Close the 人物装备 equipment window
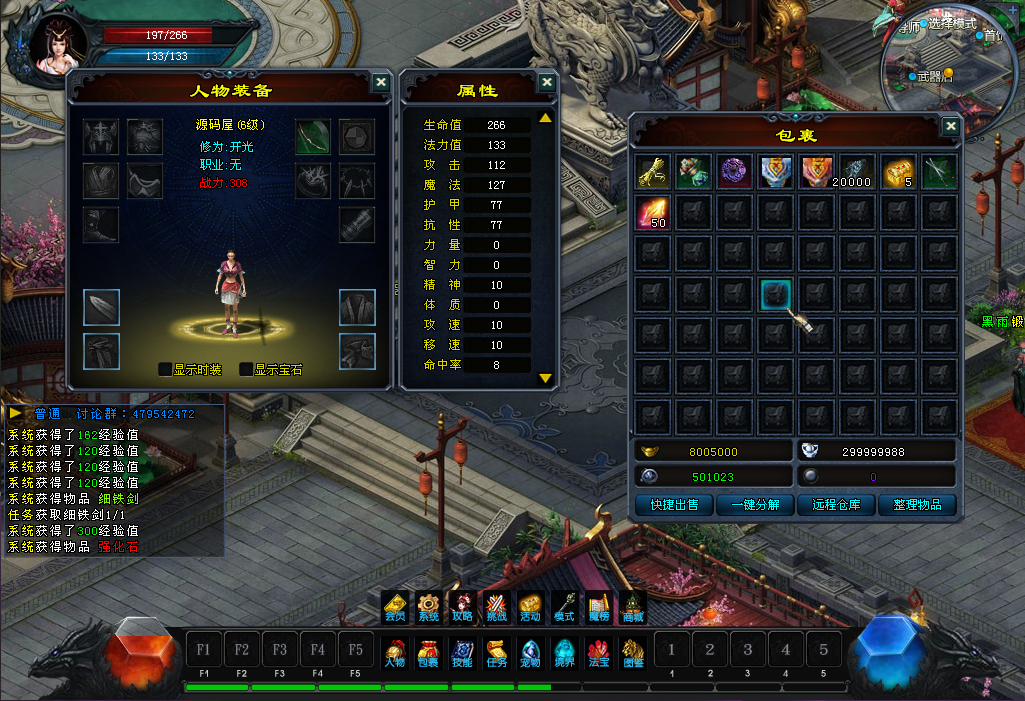The width and height of the screenshot is (1025, 701). tap(381, 83)
